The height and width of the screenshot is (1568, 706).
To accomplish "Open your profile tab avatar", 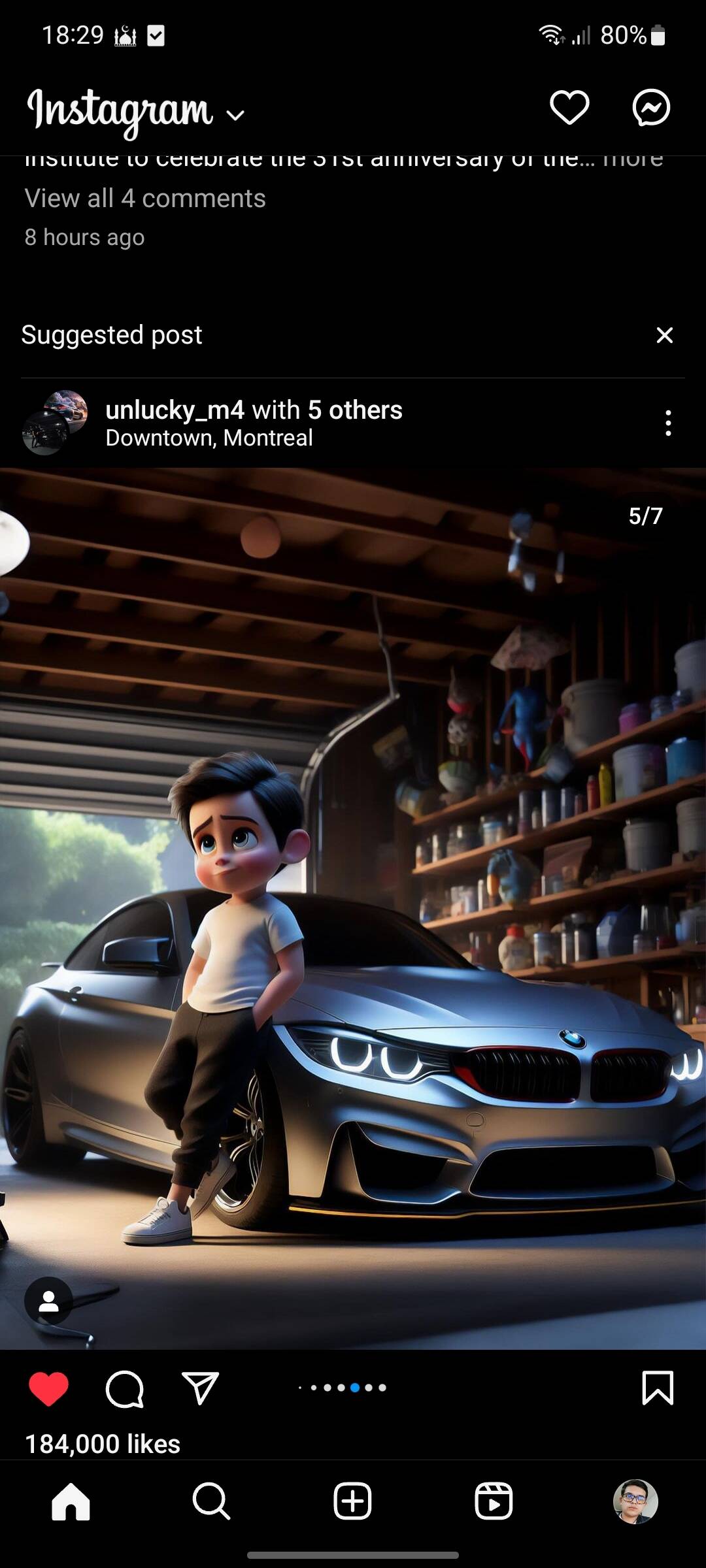I will [635, 1501].
